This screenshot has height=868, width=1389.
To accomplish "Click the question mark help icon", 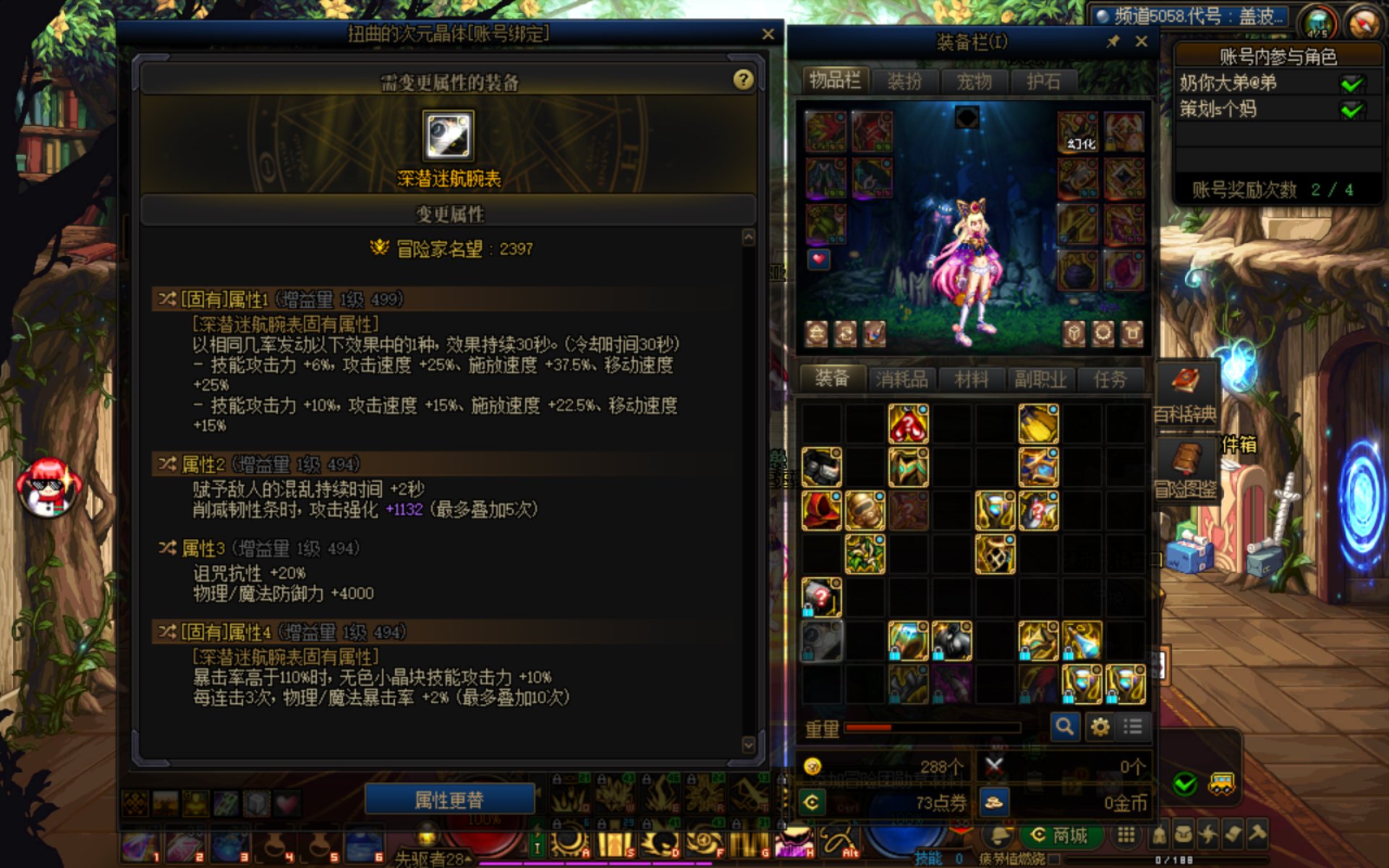I will [744, 80].
